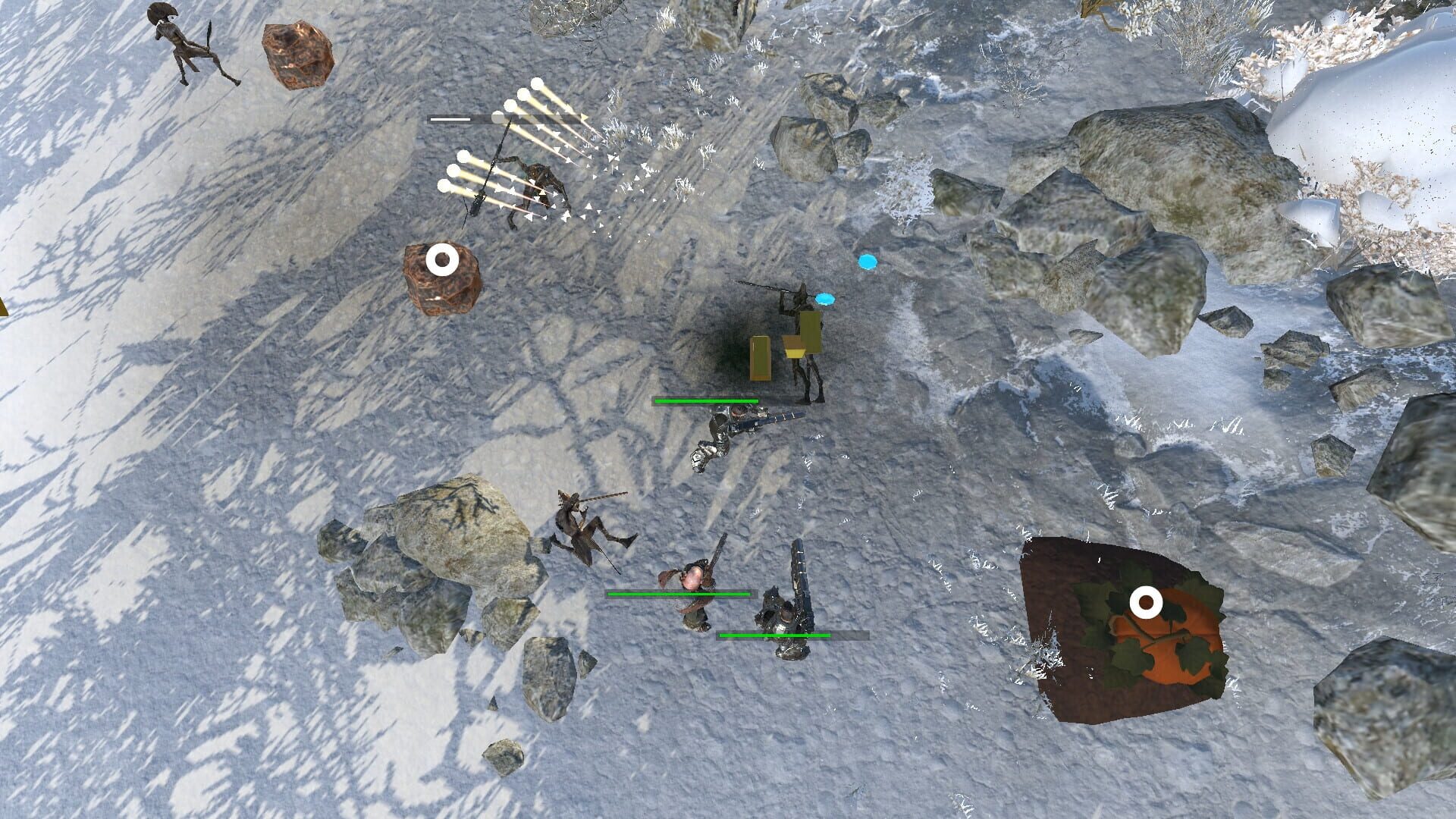Click the white loot marker on the copper rock
The width and height of the screenshot is (1456, 819).
click(x=442, y=260)
